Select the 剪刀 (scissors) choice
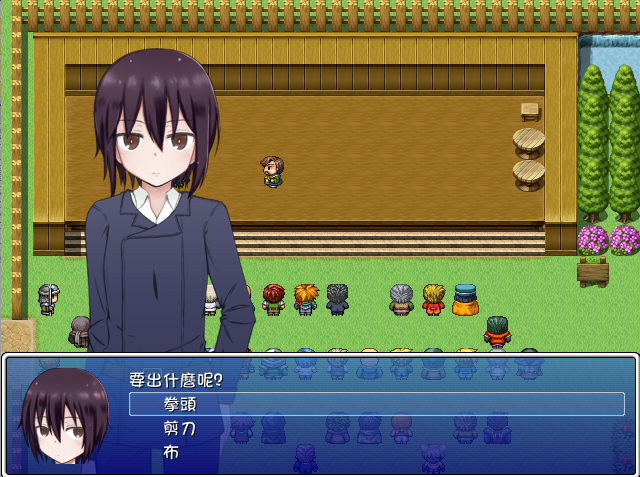Screen dimensions: 640x477 point(180,428)
